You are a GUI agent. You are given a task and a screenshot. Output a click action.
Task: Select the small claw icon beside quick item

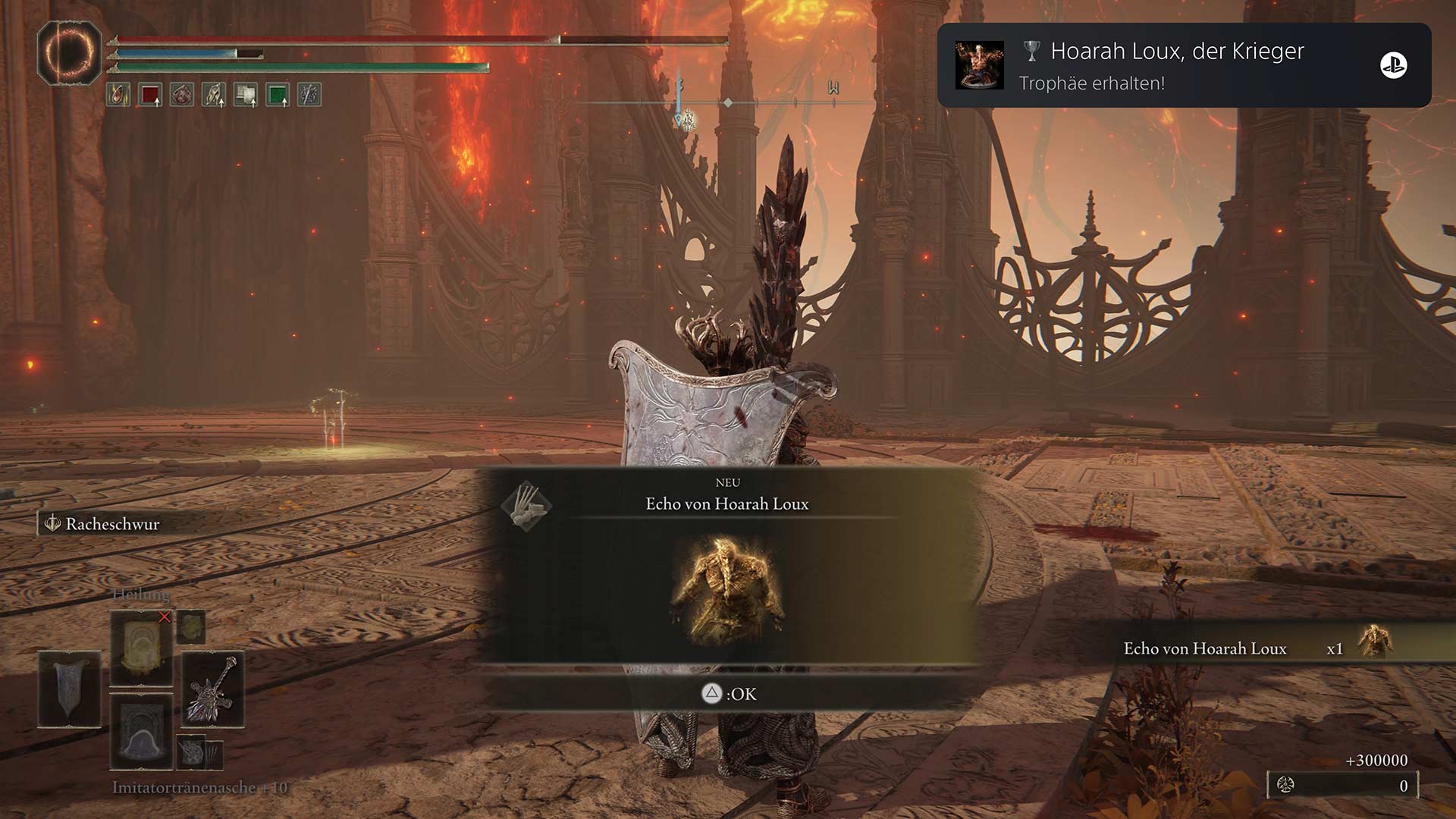tap(192, 753)
